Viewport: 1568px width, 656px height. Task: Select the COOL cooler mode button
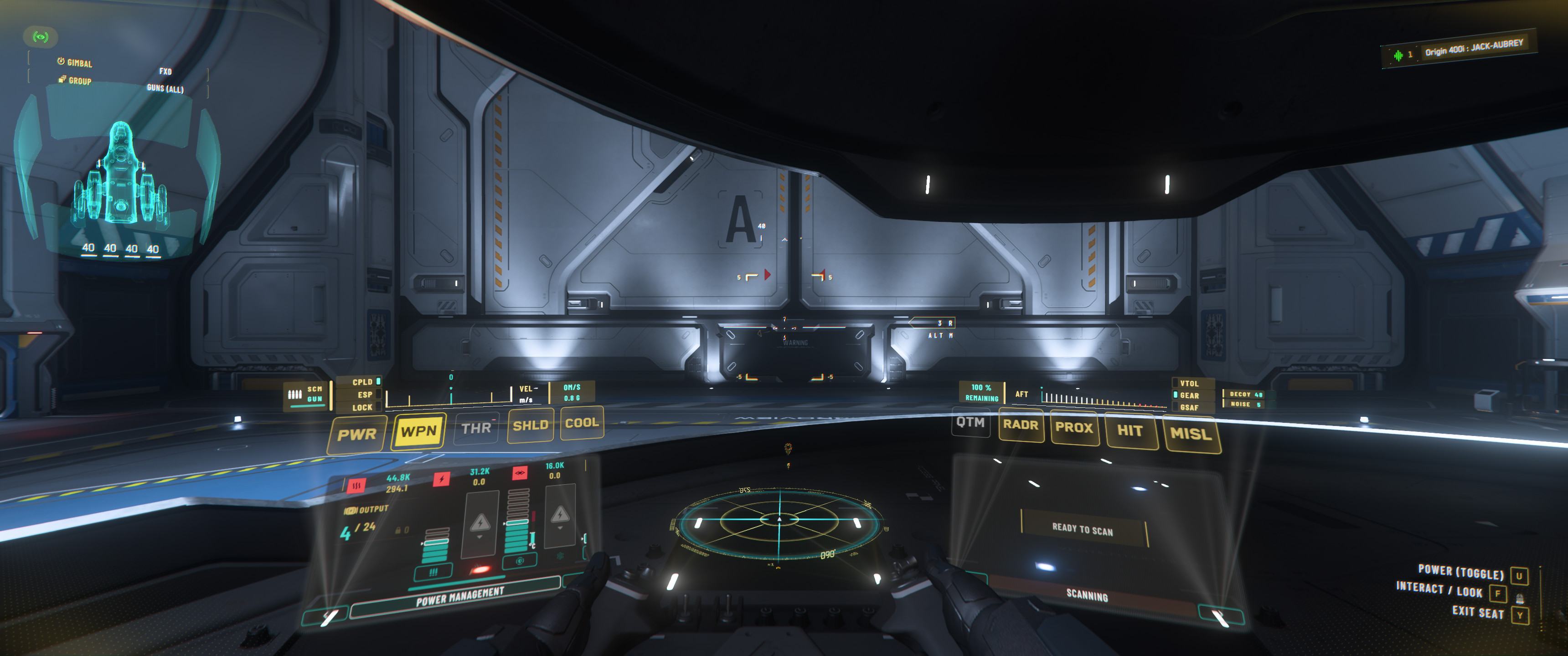click(x=582, y=423)
